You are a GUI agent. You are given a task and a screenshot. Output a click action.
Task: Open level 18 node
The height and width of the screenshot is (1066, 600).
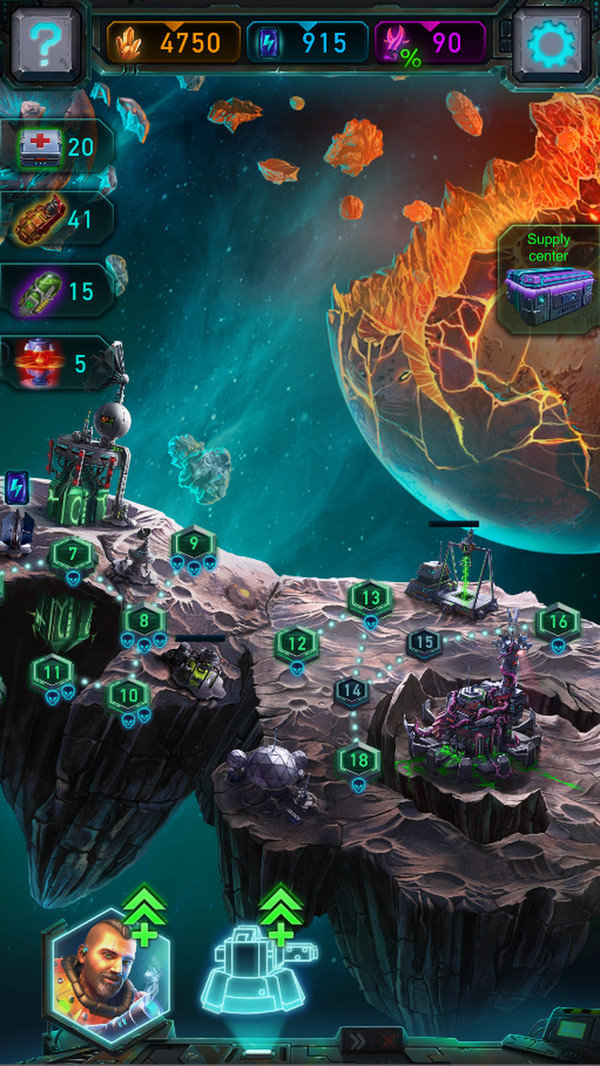click(360, 760)
